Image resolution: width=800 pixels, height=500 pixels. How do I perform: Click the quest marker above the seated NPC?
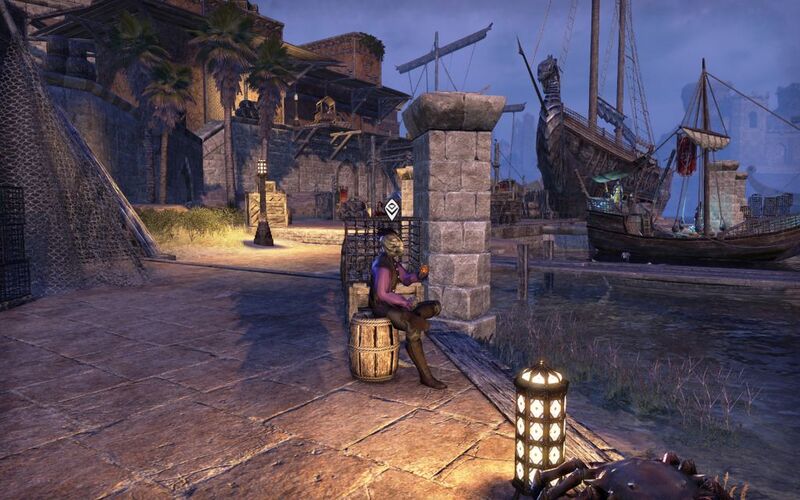(x=392, y=208)
